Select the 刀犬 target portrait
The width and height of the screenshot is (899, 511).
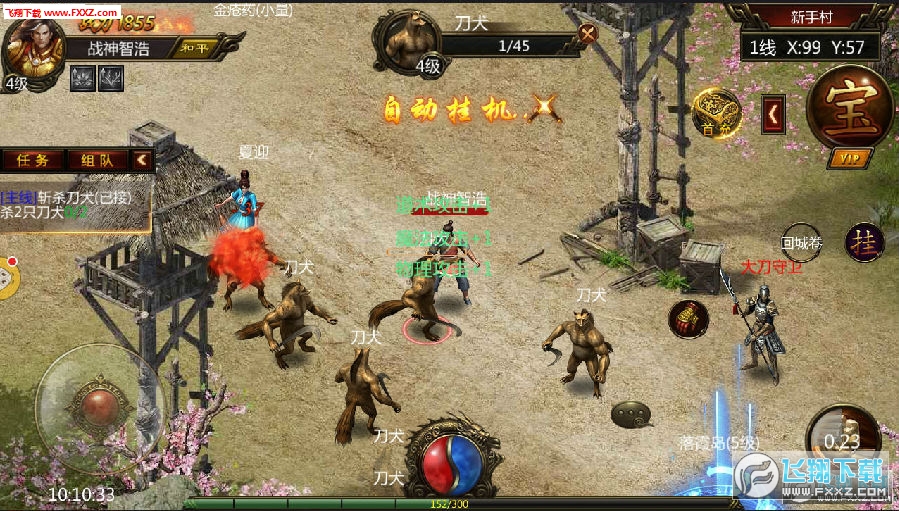tap(407, 41)
